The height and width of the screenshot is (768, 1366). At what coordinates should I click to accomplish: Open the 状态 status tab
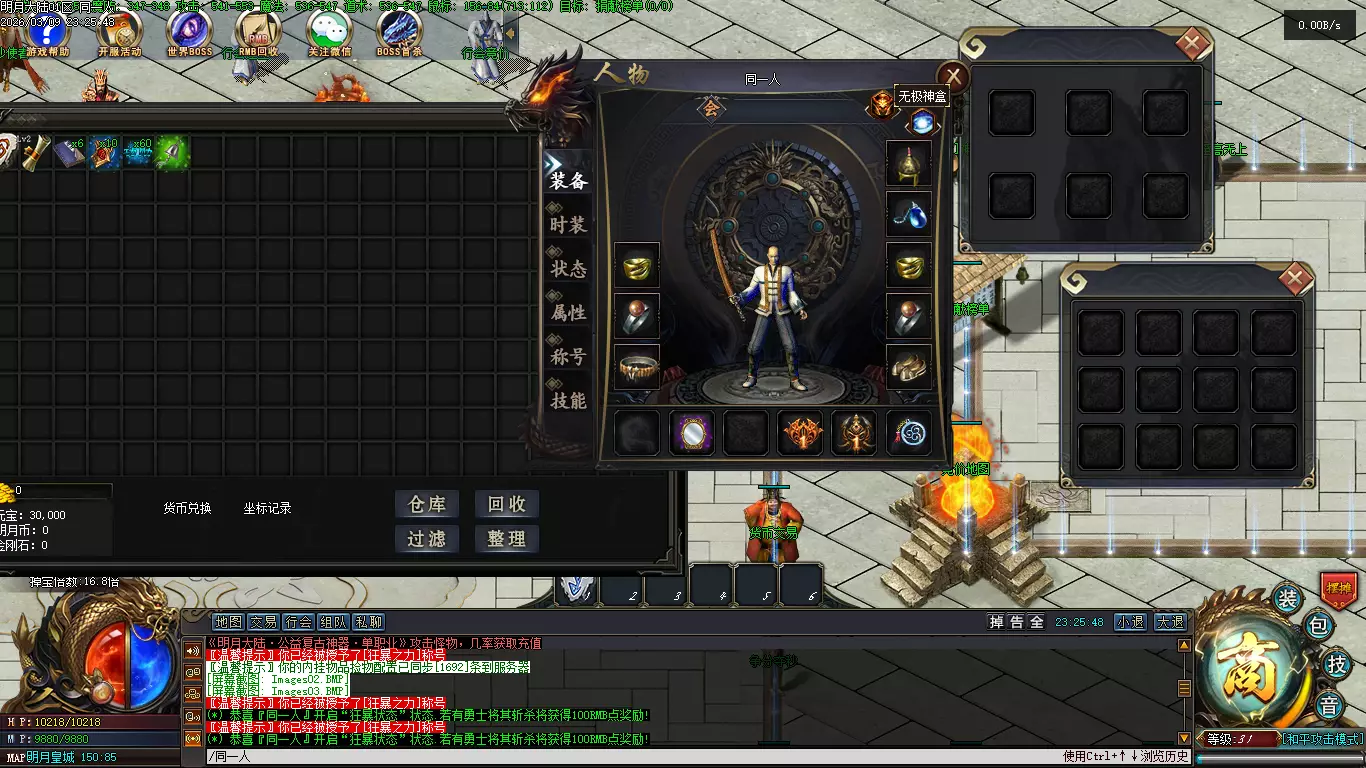pyautogui.click(x=567, y=269)
